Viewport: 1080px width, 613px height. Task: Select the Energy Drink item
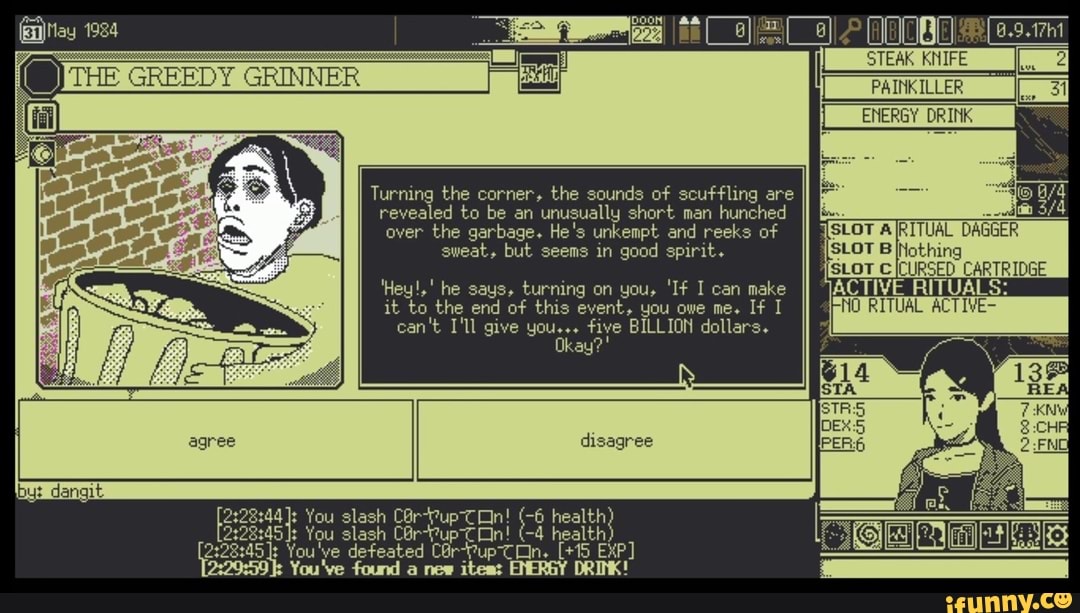tap(916, 116)
